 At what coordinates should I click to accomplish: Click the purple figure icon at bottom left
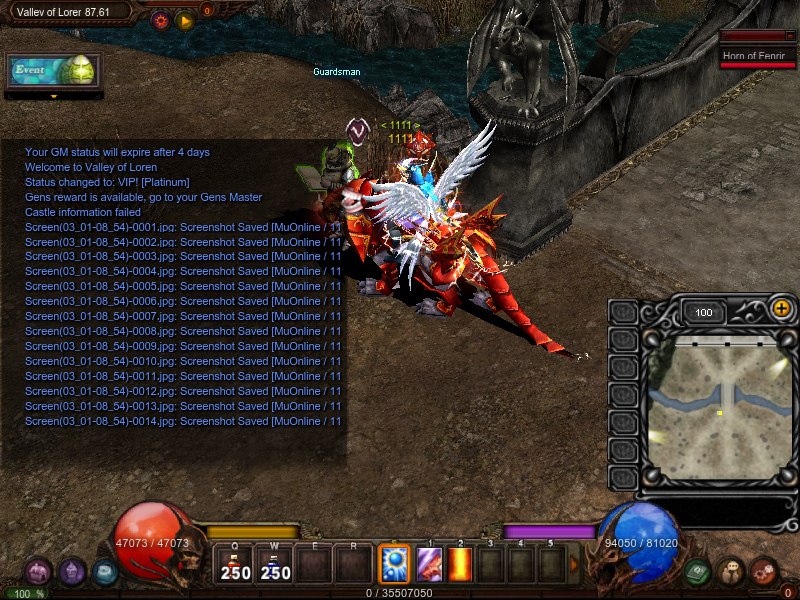click(x=72, y=571)
